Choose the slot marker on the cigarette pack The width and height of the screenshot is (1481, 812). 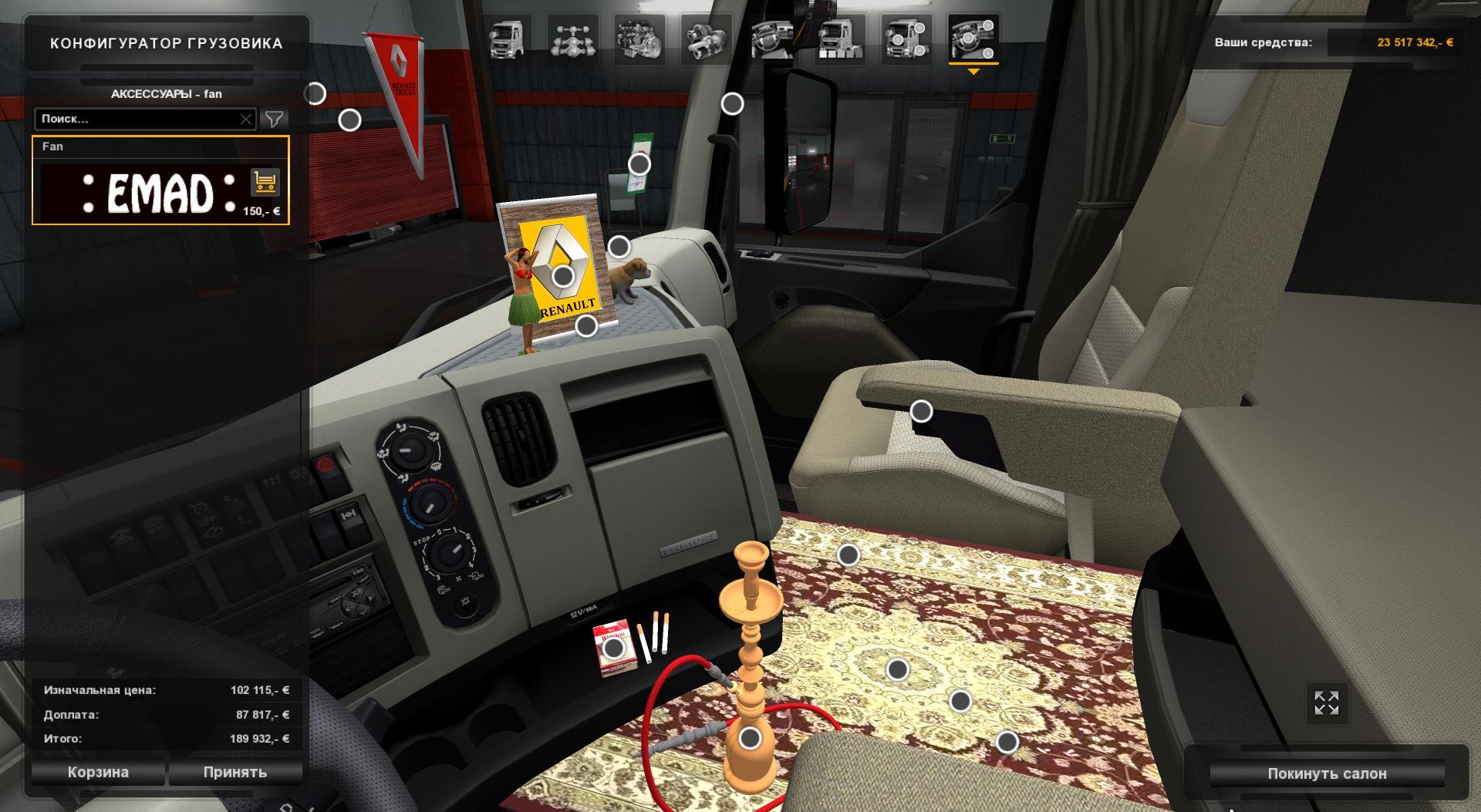pyautogui.click(x=613, y=649)
